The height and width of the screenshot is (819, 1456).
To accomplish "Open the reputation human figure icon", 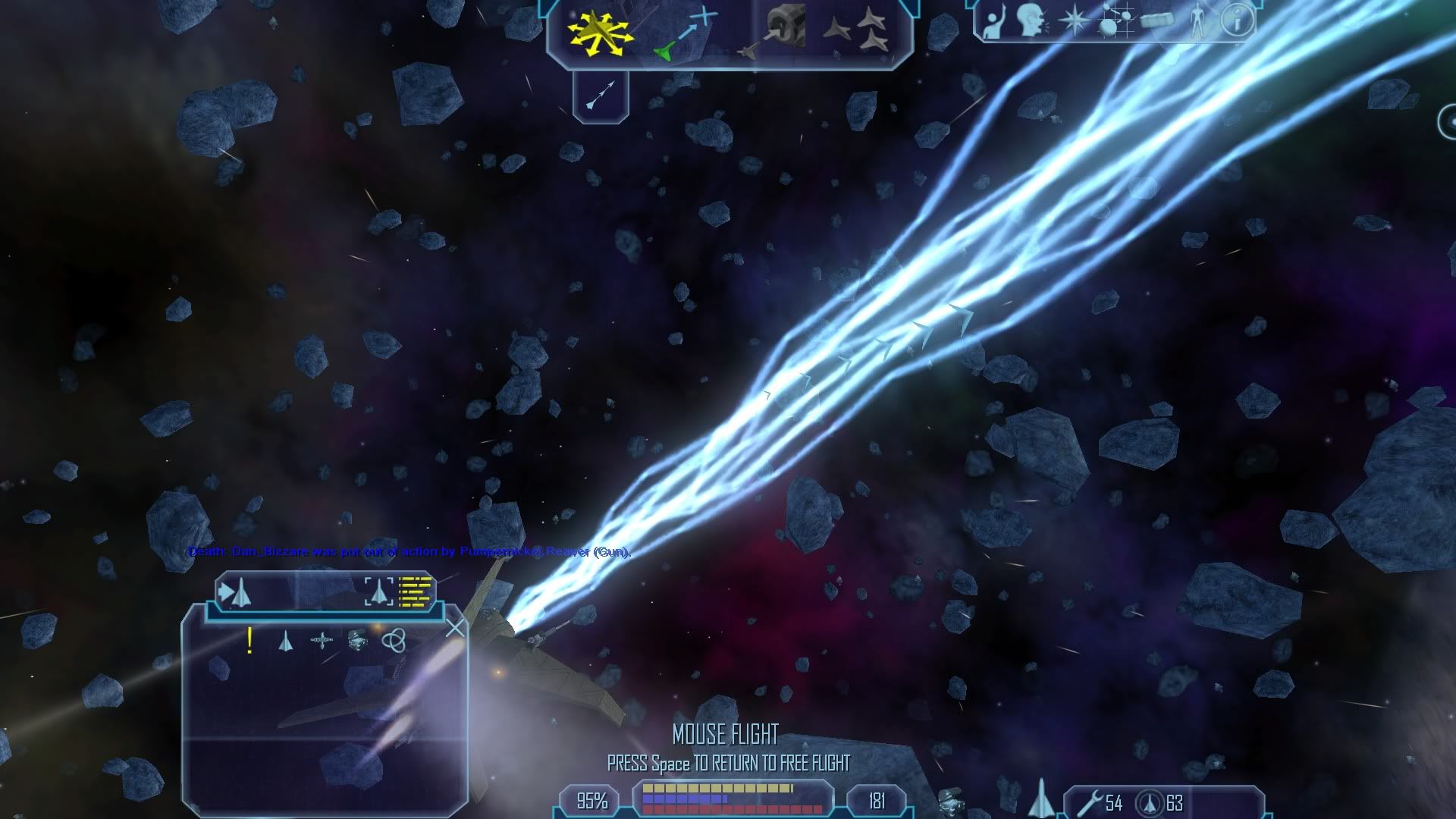I will 1197,21.
